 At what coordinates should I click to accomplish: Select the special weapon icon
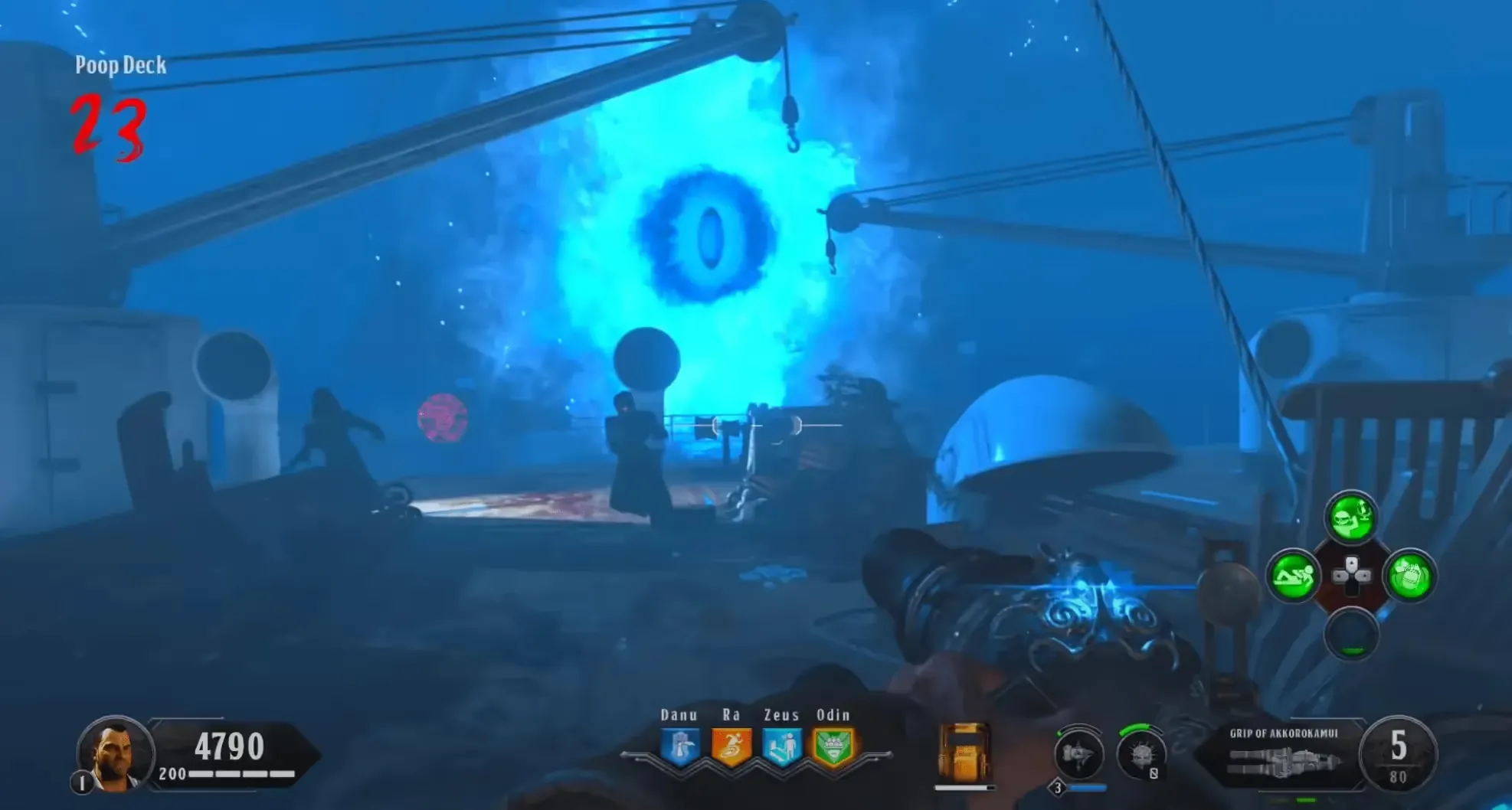(x=1078, y=756)
